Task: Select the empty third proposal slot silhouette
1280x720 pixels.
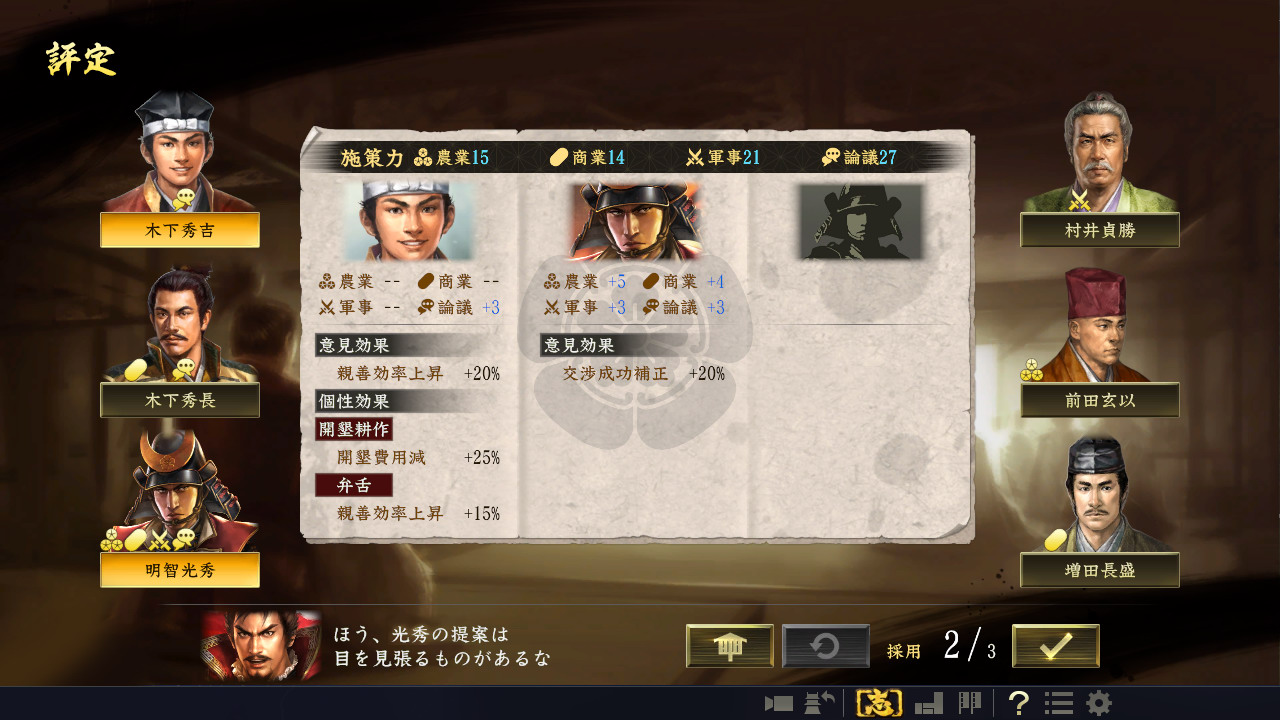Action: point(860,222)
